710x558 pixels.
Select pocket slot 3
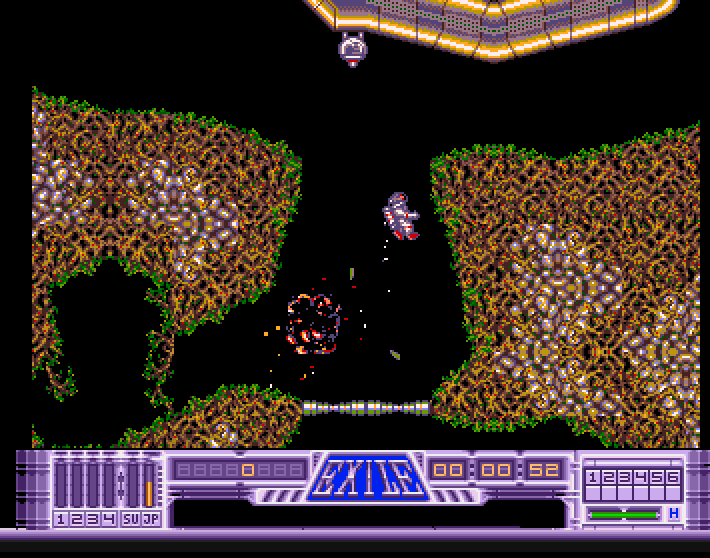(625, 478)
